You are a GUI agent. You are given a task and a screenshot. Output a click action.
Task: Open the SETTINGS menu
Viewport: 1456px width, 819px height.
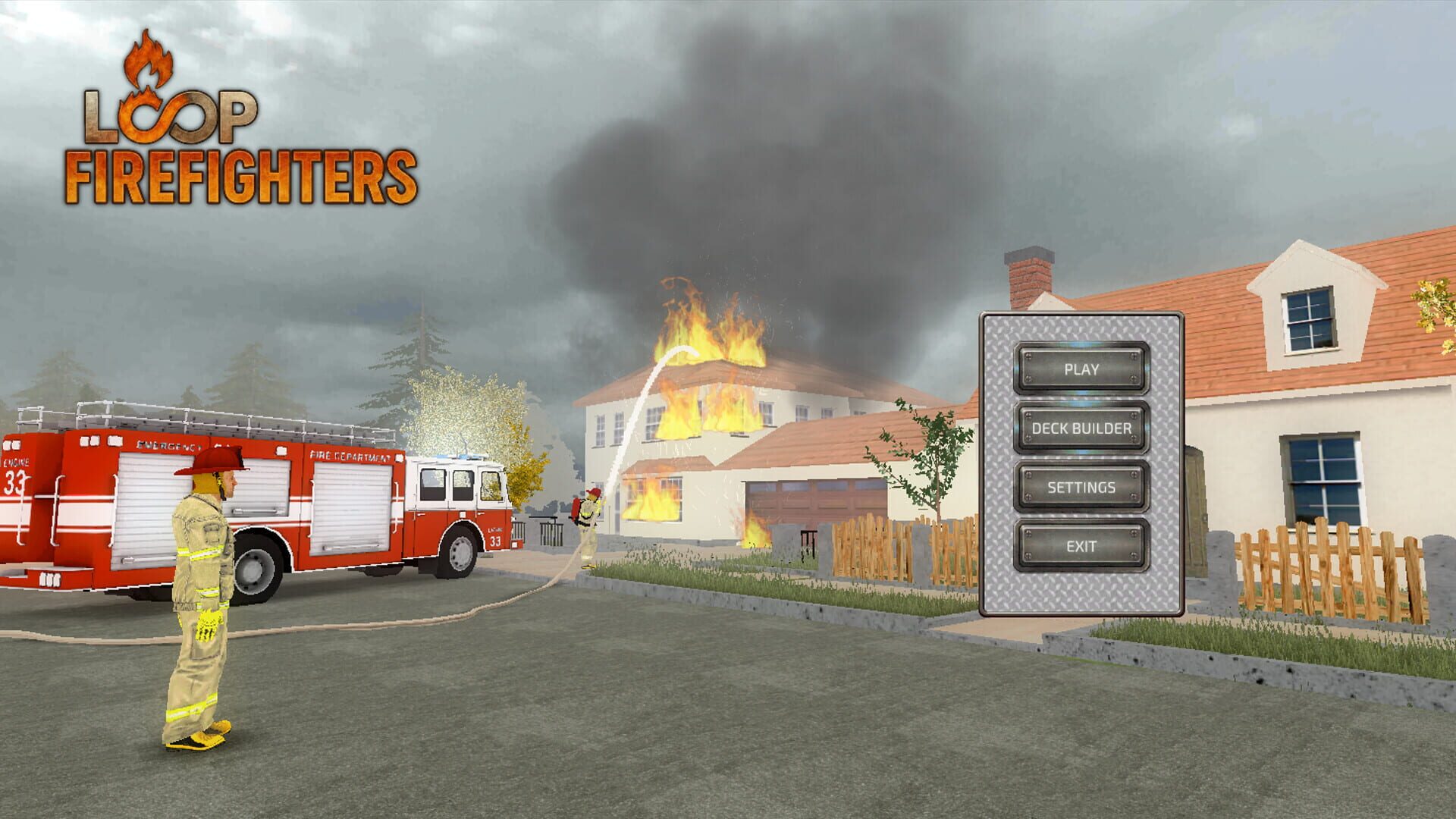pos(1081,485)
